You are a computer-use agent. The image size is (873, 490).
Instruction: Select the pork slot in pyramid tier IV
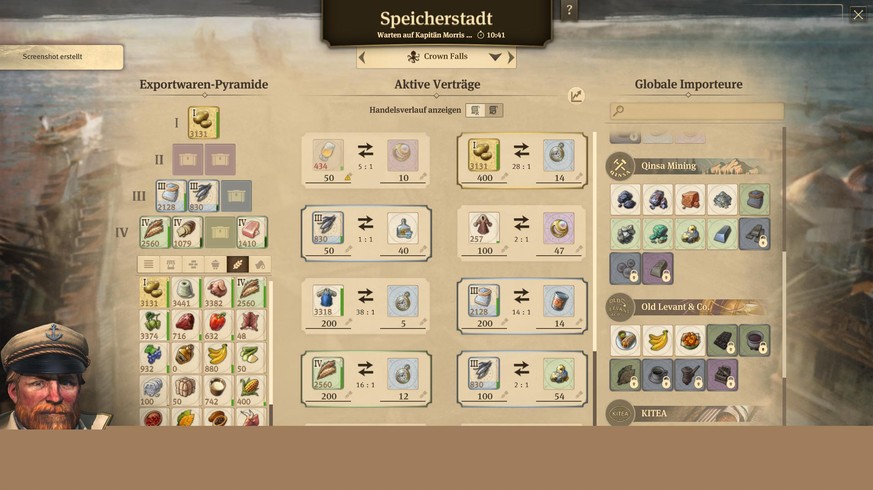[x=251, y=233]
